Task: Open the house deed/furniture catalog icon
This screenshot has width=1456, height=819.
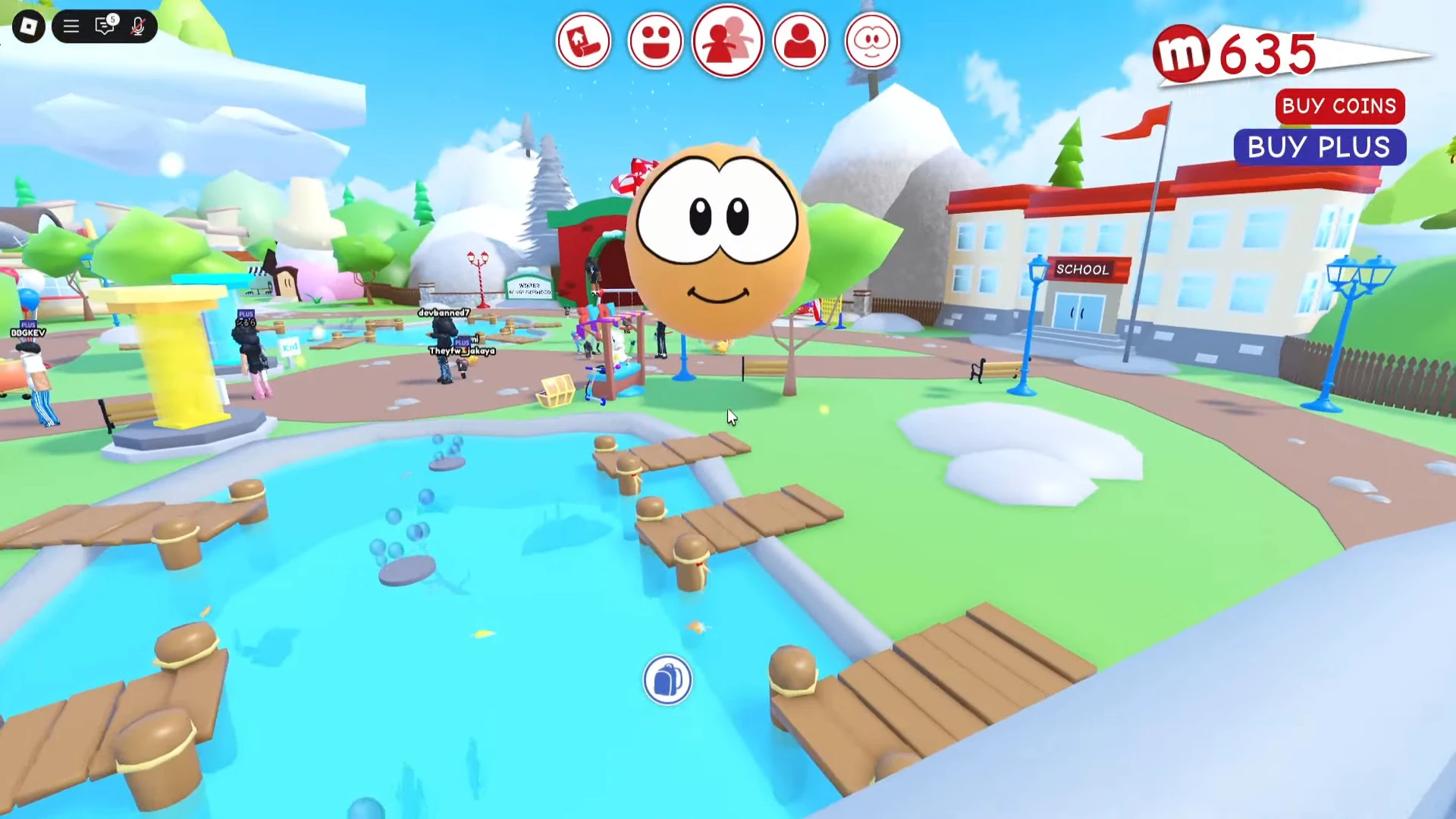Action: pyautogui.click(x=584, y=41)
